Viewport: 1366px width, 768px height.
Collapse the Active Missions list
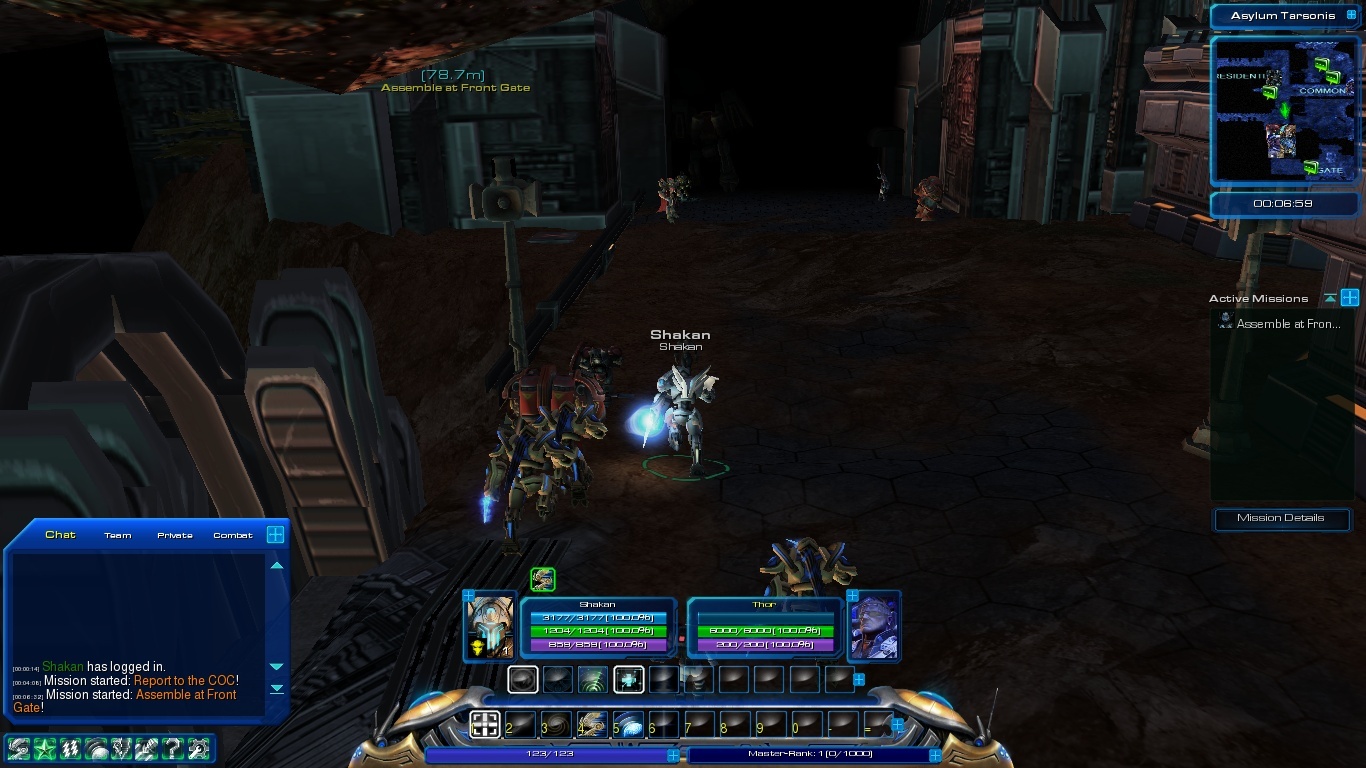click(x=1330, y=298)
